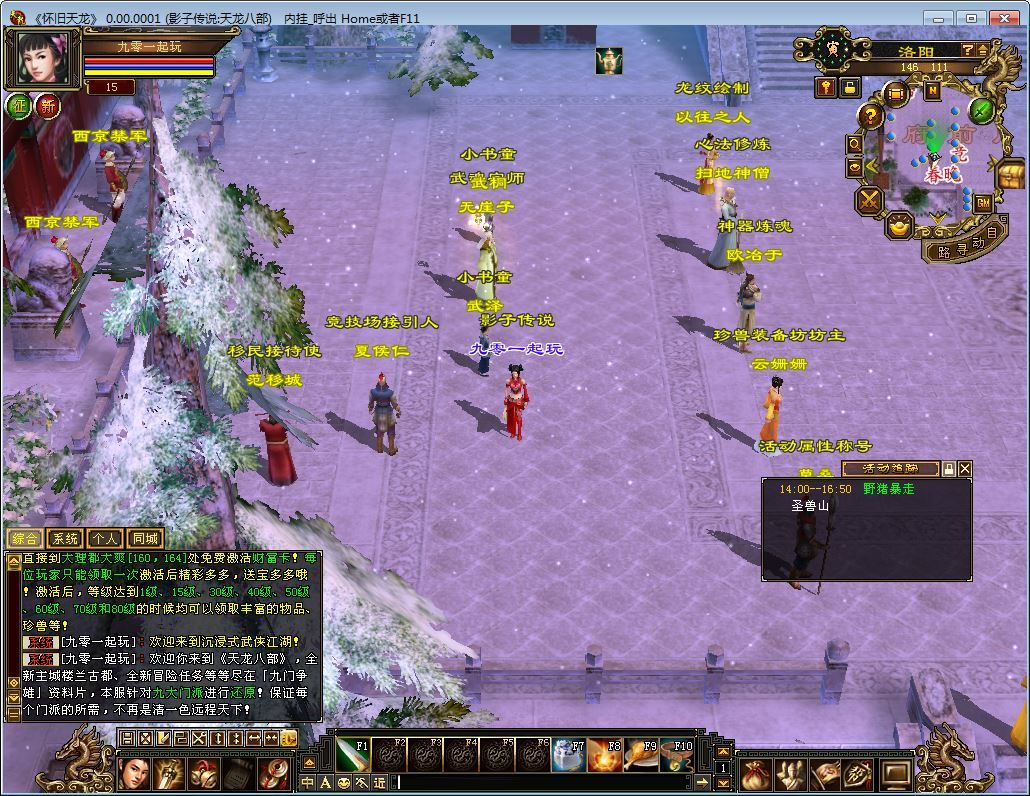The height and width of the screenshot is (796, 1030).
Task: Open the treasure chest icon beside the minimap
Action: pyautogui.click(x=1011, y=174)
